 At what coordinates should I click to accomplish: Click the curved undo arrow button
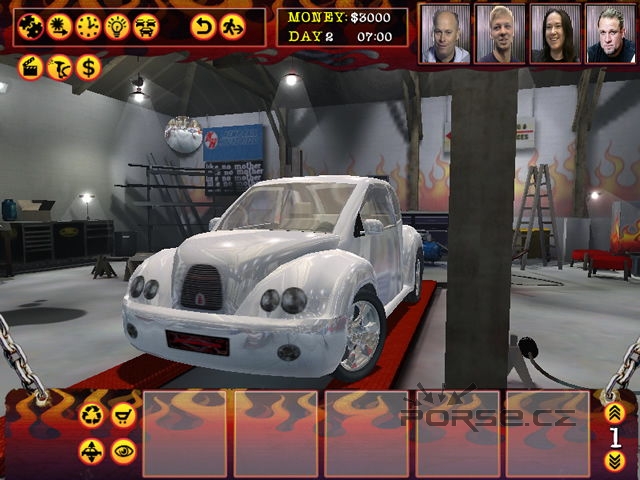point(203,26)
